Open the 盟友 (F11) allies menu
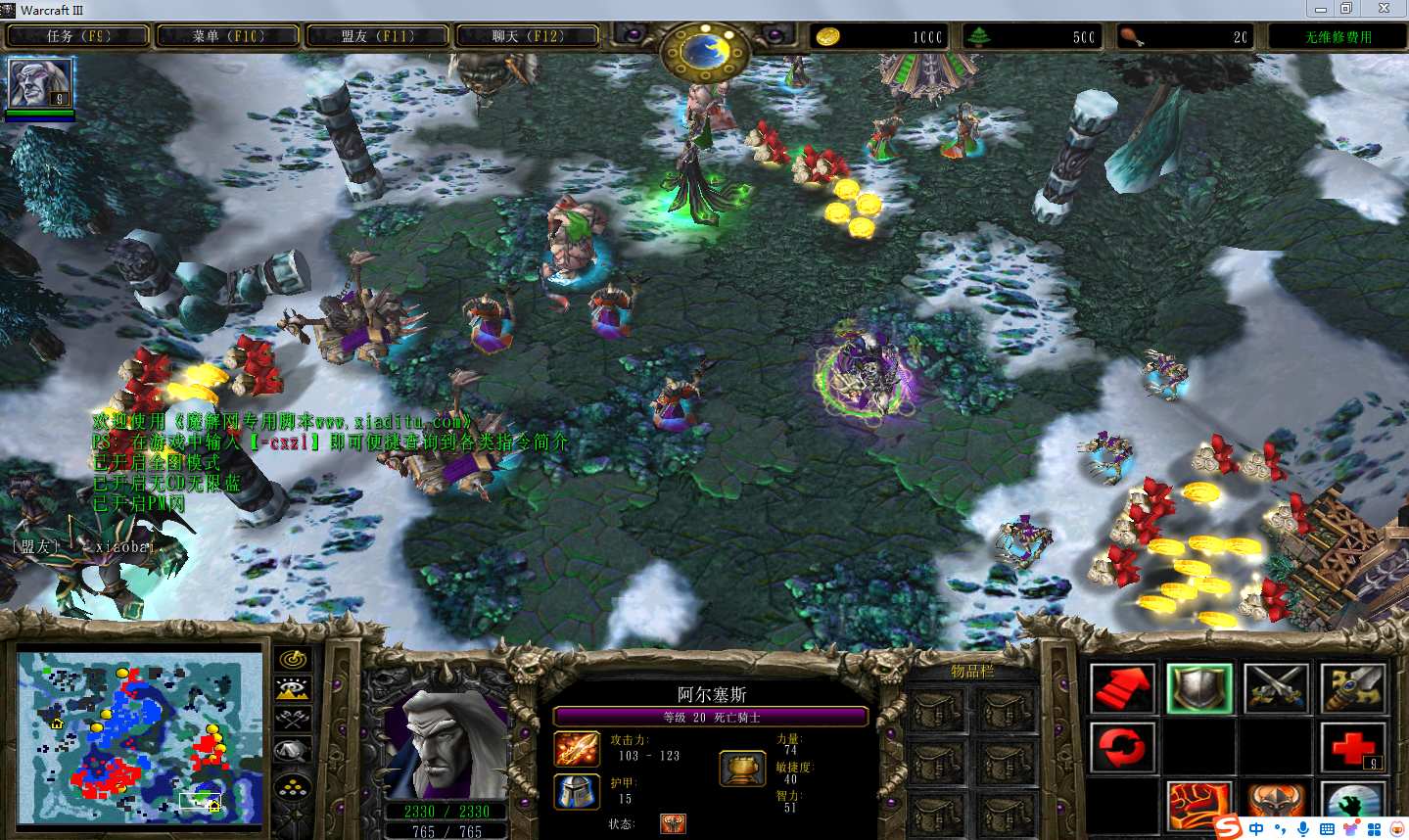The width and height of the screenshot is (1409, 840). tap(378, 36)
